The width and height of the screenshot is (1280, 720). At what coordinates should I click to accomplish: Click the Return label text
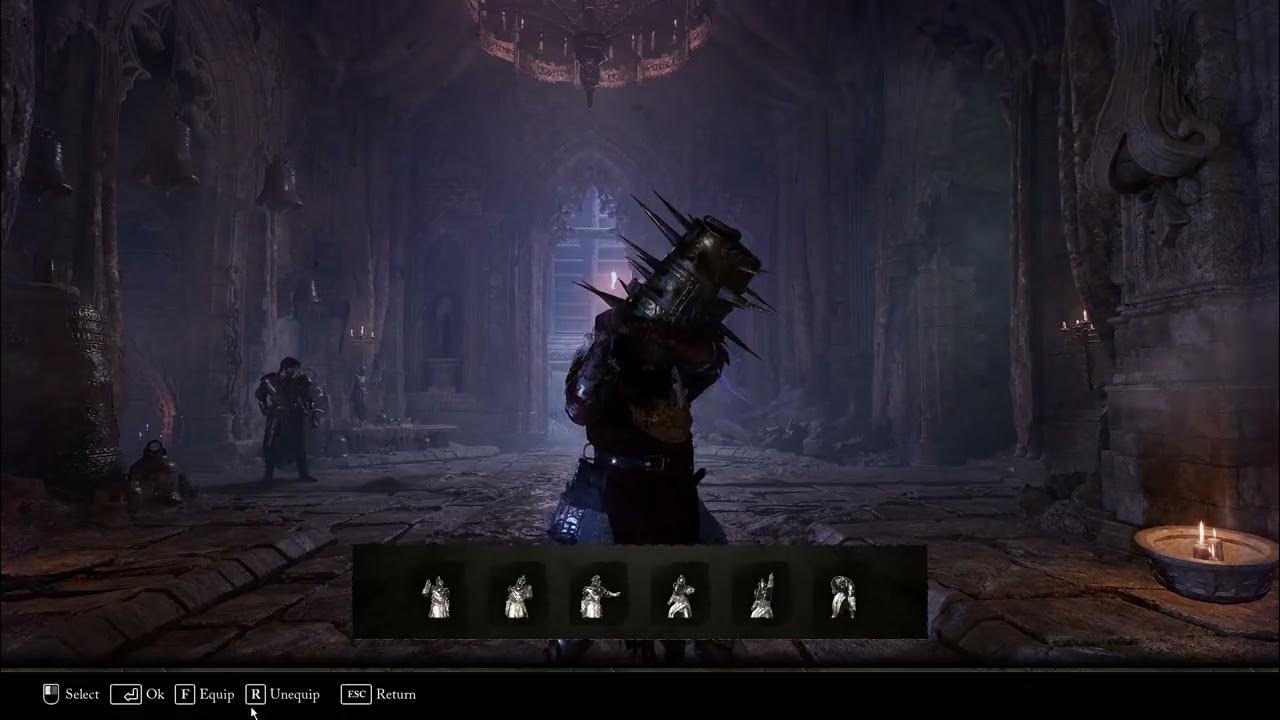click(x=396, y=693)
